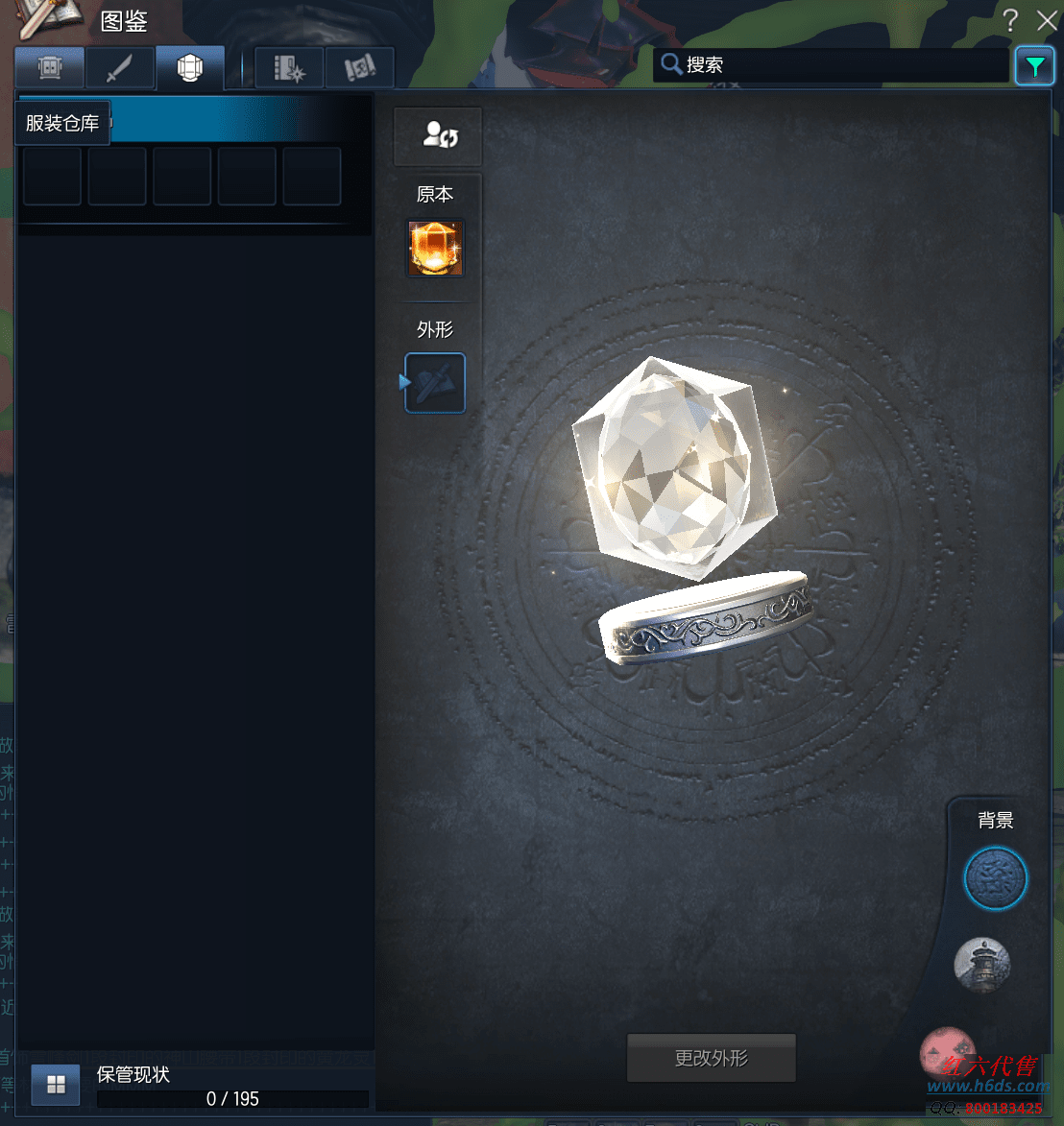Click the 更改外形 button

point(711,1058)
